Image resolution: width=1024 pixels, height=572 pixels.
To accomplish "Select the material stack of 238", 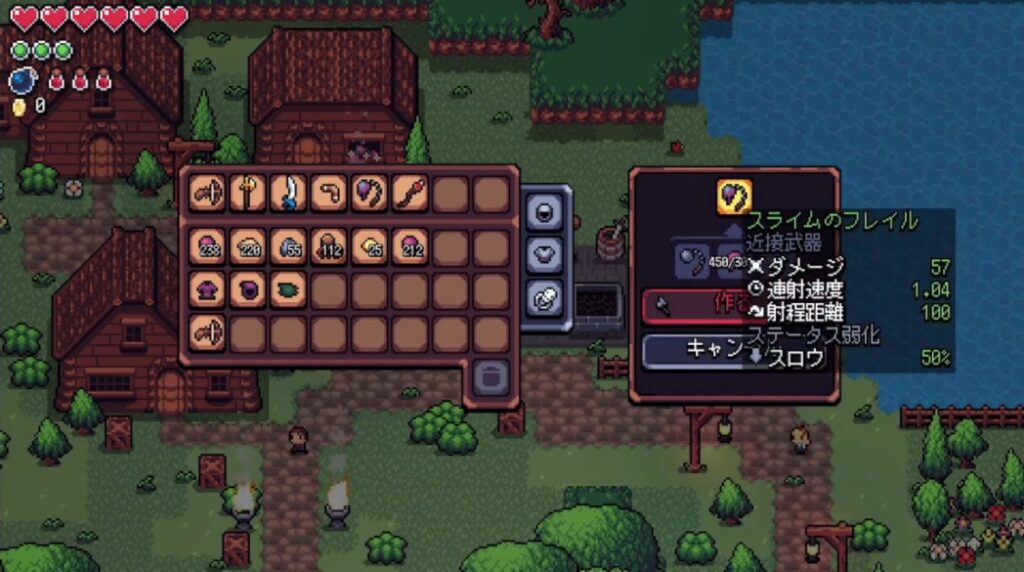I will coord(208,247).
